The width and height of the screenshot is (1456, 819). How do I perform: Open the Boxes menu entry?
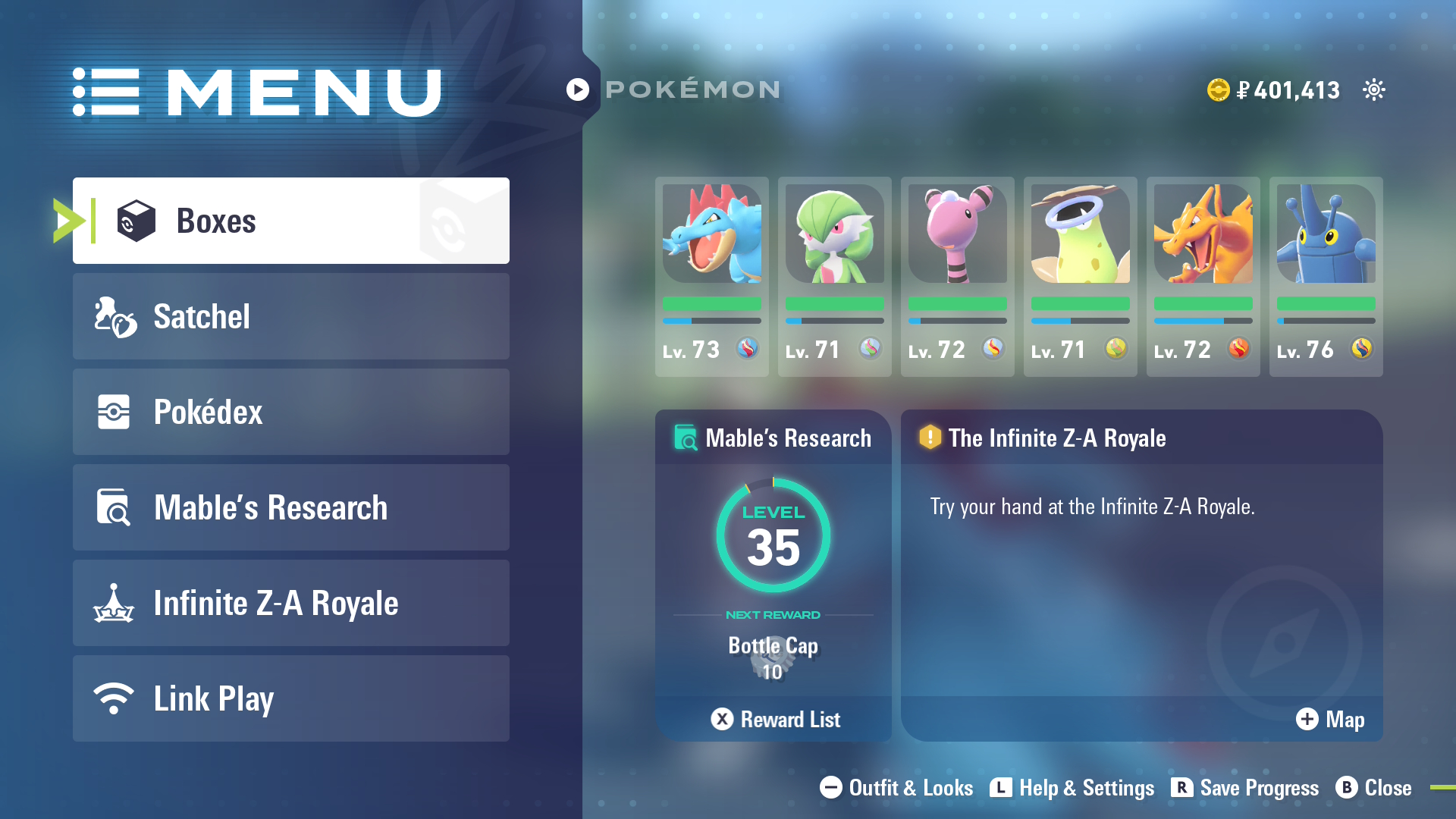[x=290, y=221]
